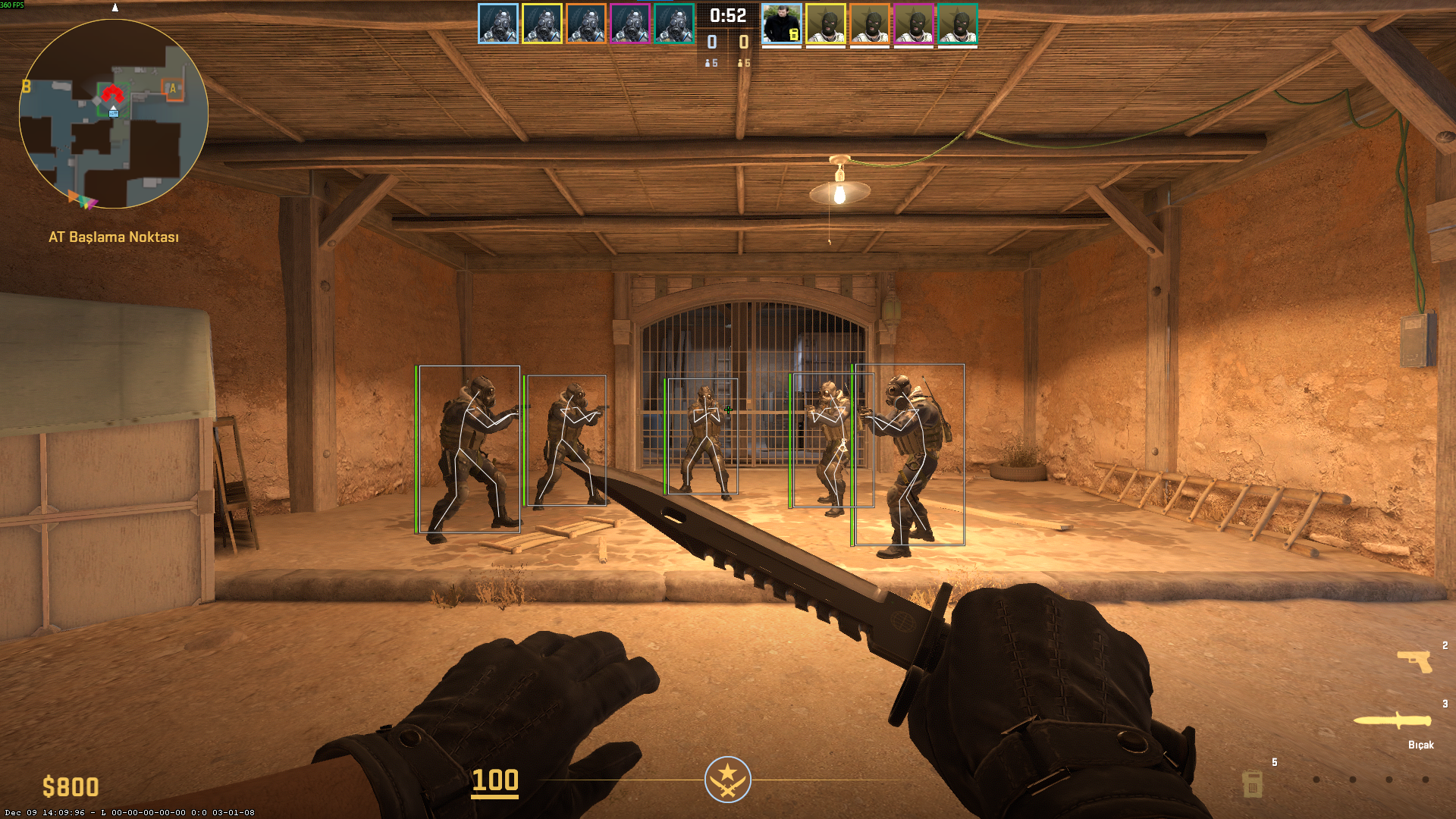Select the magenta-bordered balaclava player avatar

pyautogui.click(x=914, y=24)
